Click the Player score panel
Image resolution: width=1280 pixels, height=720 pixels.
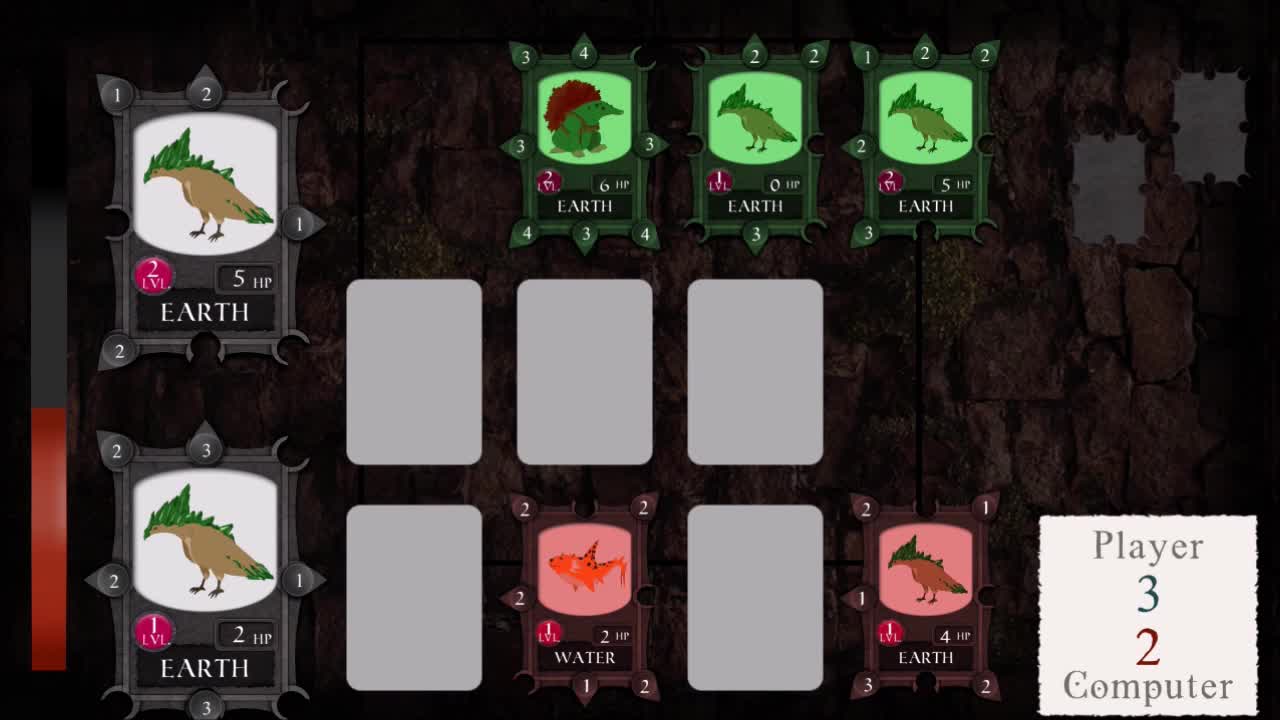click(x=1148, y=546)
